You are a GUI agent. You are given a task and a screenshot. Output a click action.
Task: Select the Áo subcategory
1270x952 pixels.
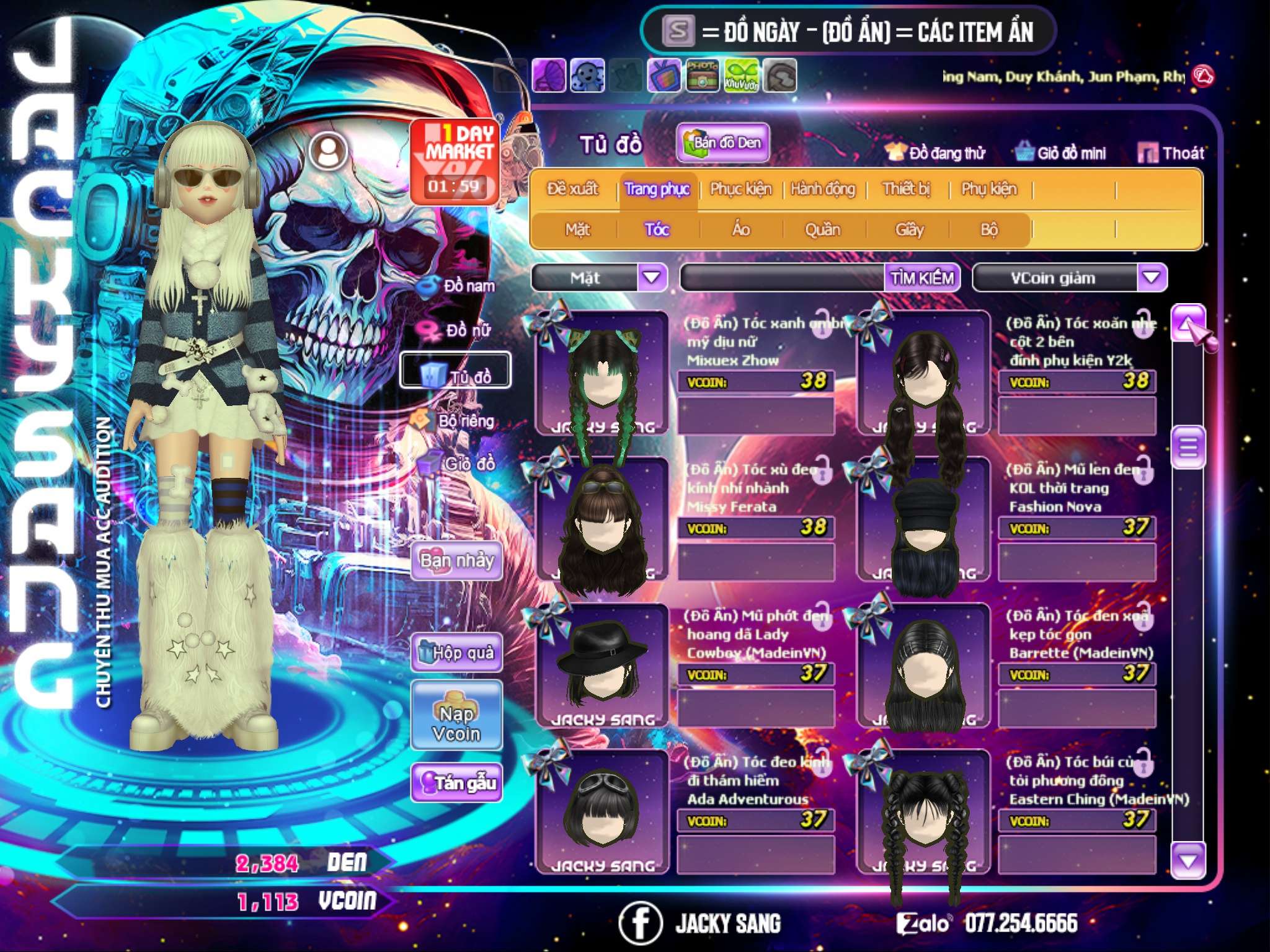(741, 230)
